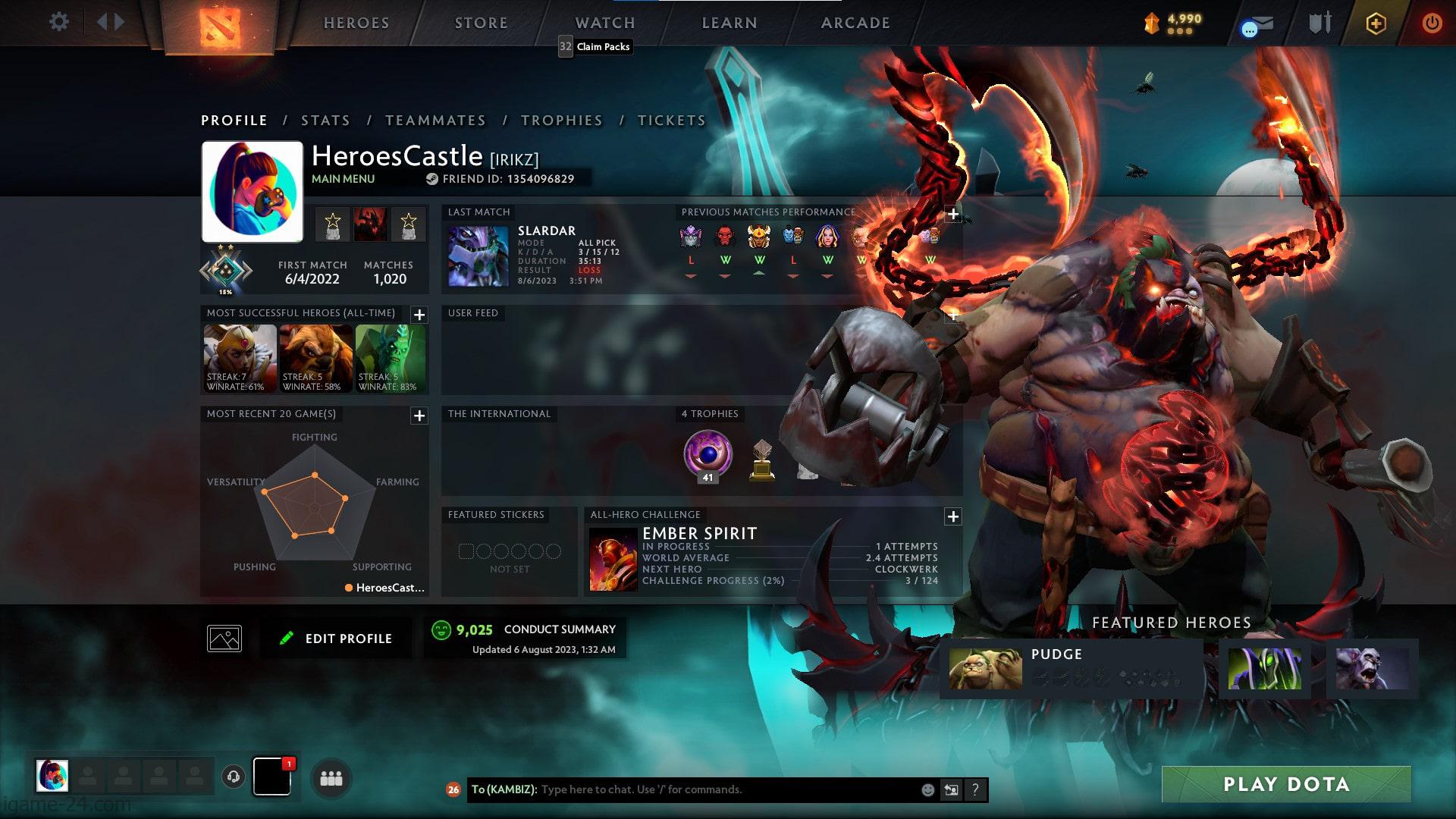Viewport: 1456px width, 819px height.
Task: Open the Watch section
Action: (x=604, y=23)
